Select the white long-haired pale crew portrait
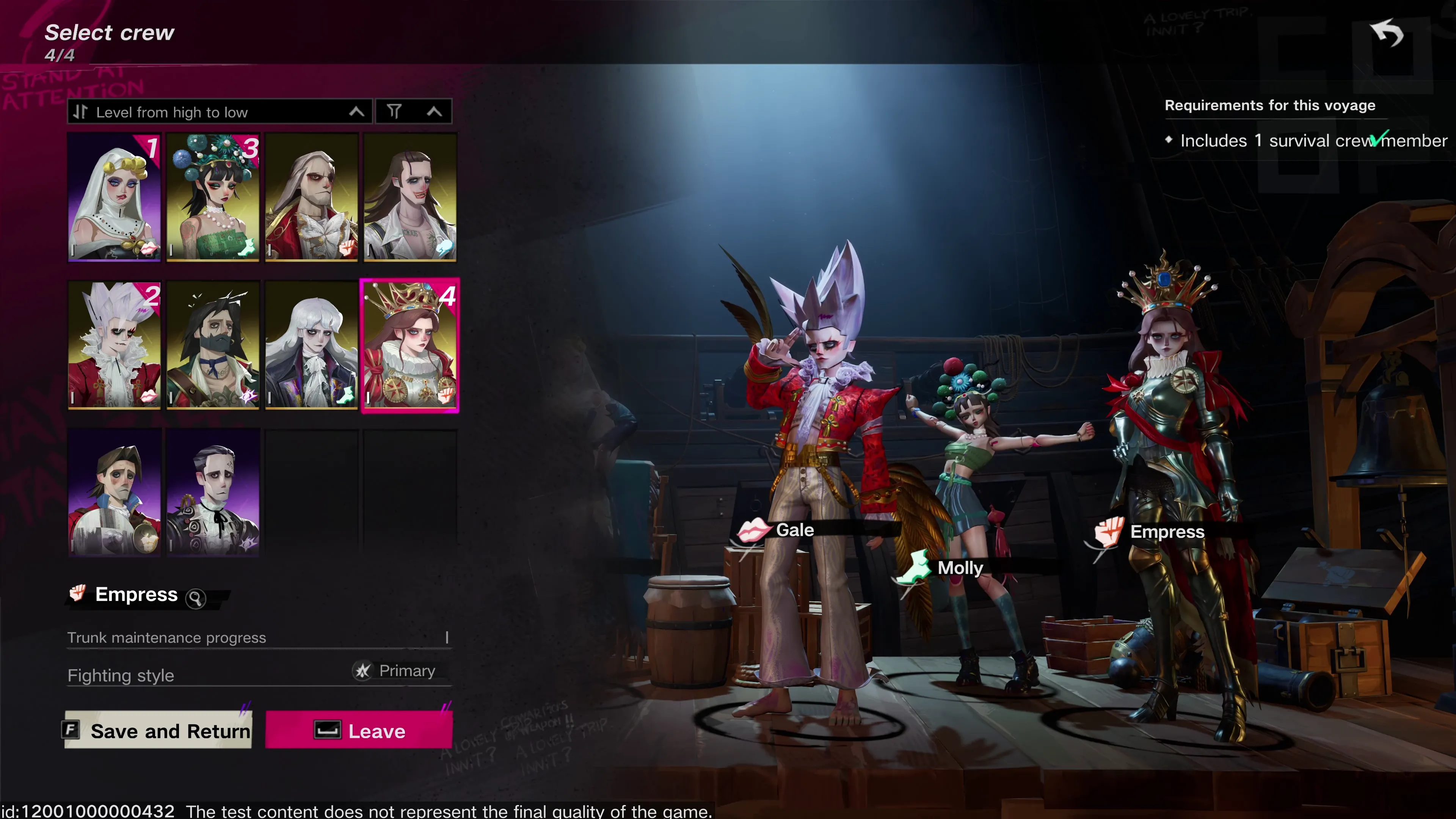This screenshot has height=819, width=1456. tap(311, 345)
